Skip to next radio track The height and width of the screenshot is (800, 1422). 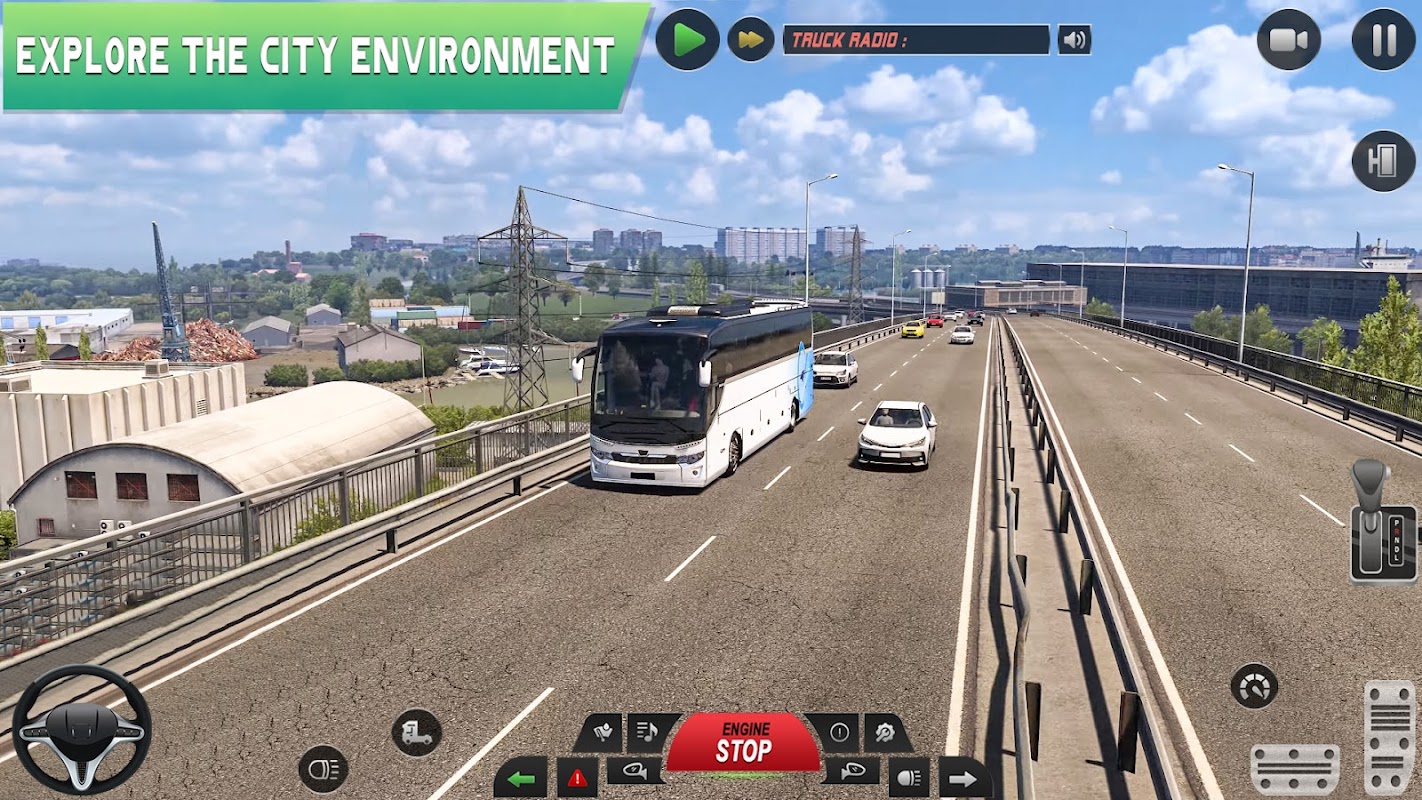[750, 40]
